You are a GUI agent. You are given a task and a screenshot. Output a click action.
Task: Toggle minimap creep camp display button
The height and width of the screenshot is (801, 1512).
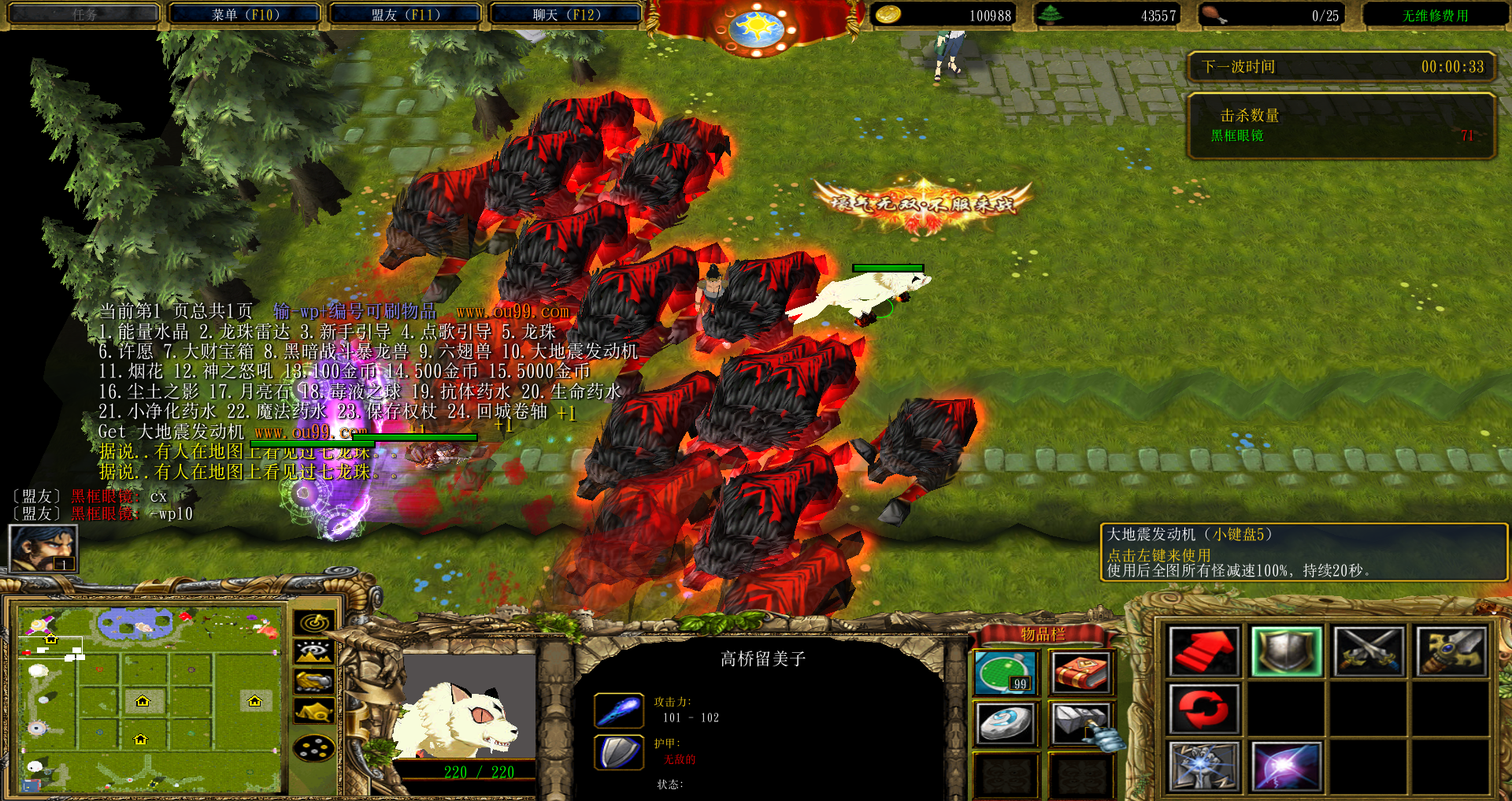point(314,712)
